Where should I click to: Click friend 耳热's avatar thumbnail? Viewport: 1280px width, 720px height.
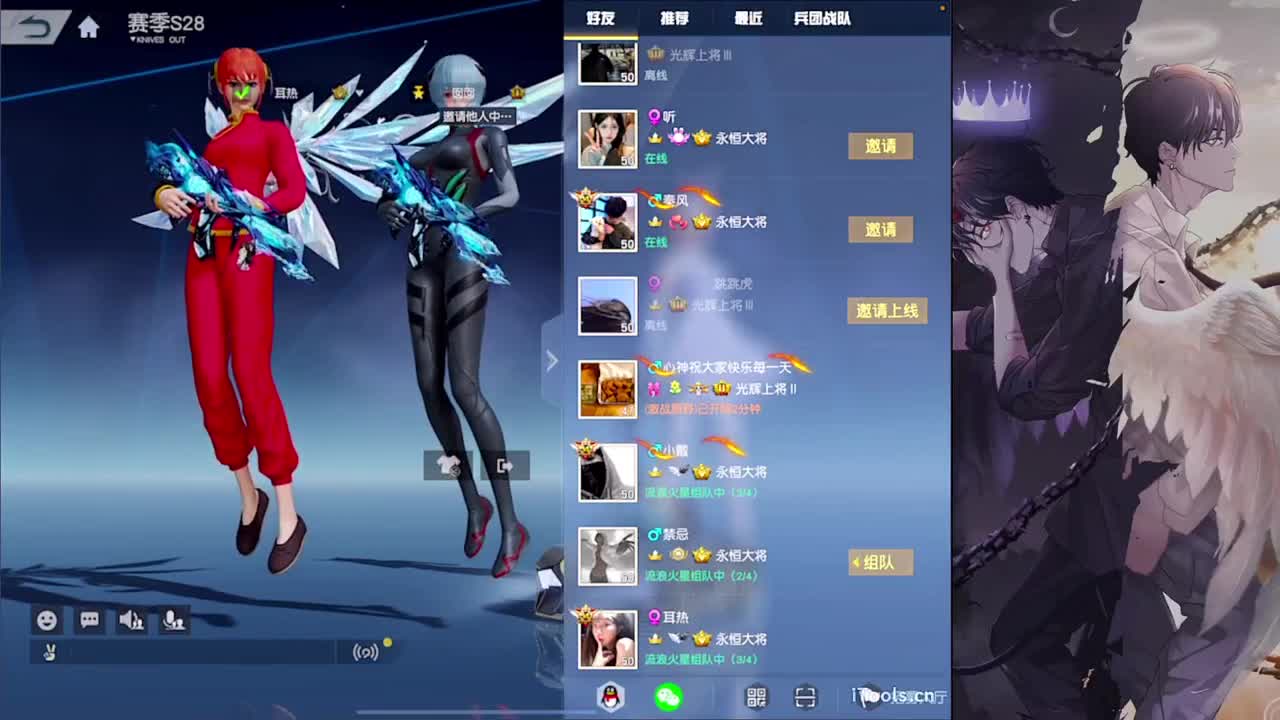(x=607, y=637)
